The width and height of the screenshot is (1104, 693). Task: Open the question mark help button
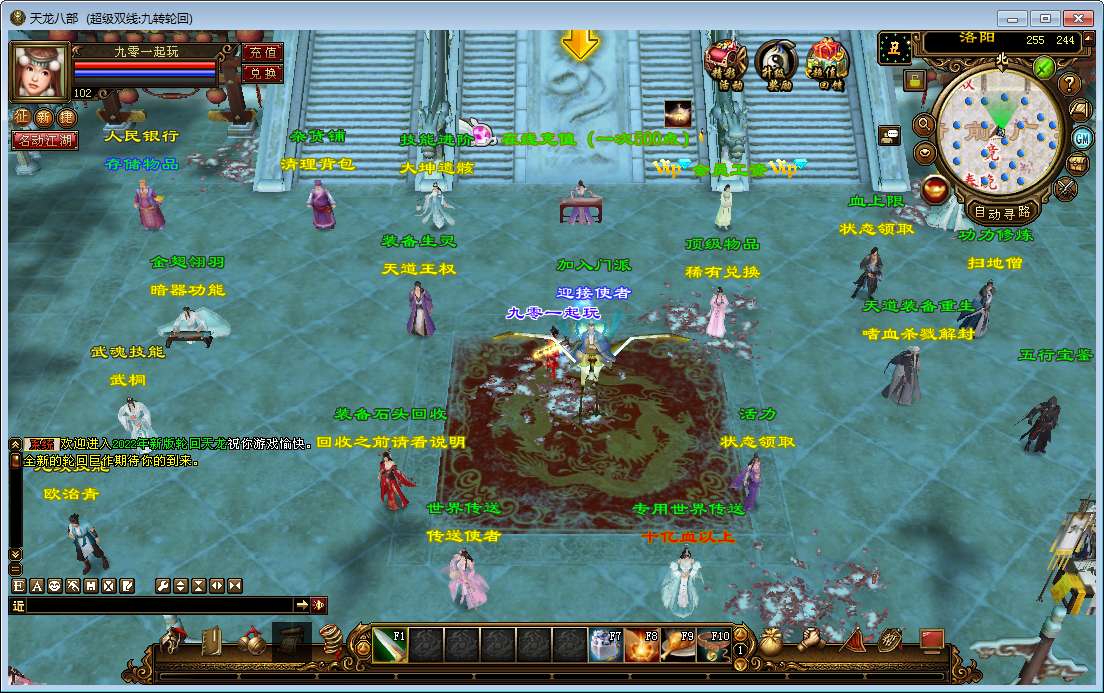point(1070,84)
